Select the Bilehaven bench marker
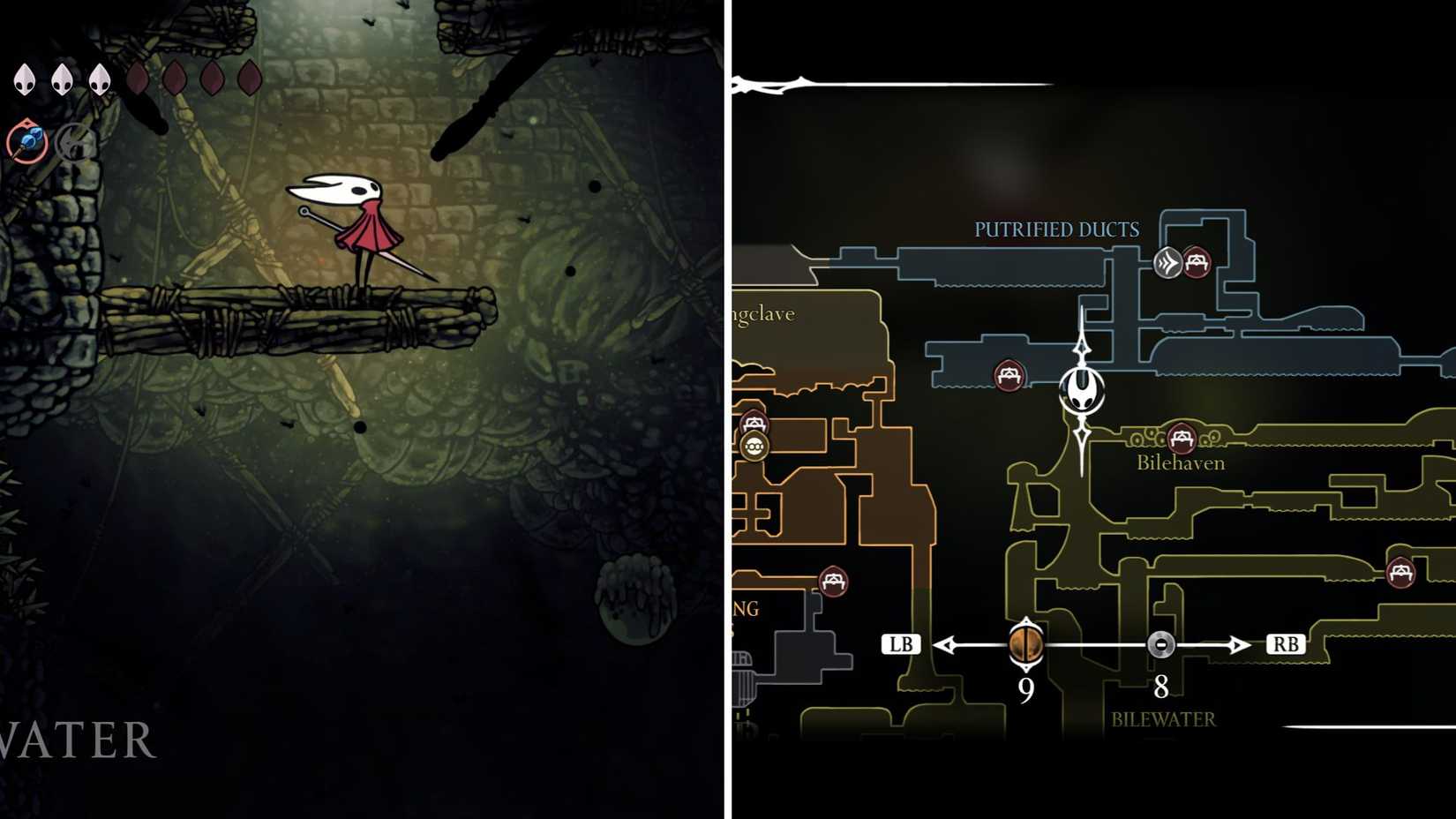The width and height of the screenshot is (1456, 819). coord(1182,439)
